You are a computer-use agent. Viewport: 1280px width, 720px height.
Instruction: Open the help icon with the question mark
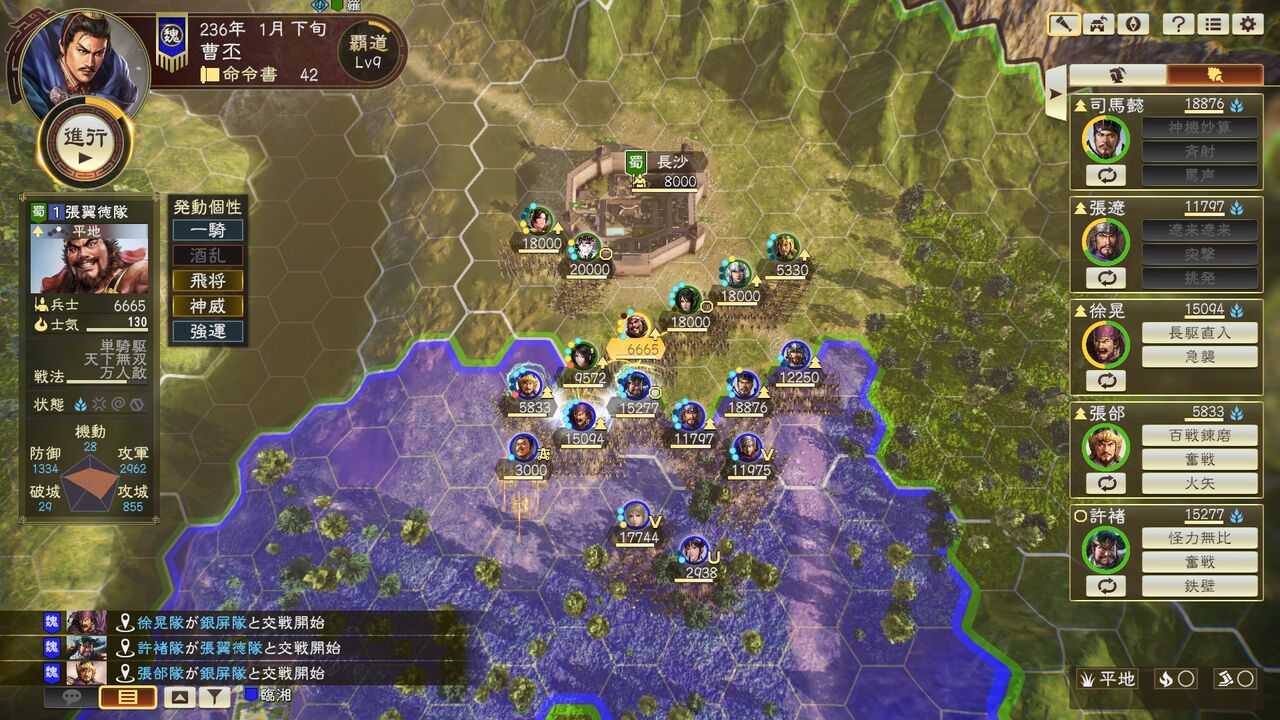tap(1177, 23)
